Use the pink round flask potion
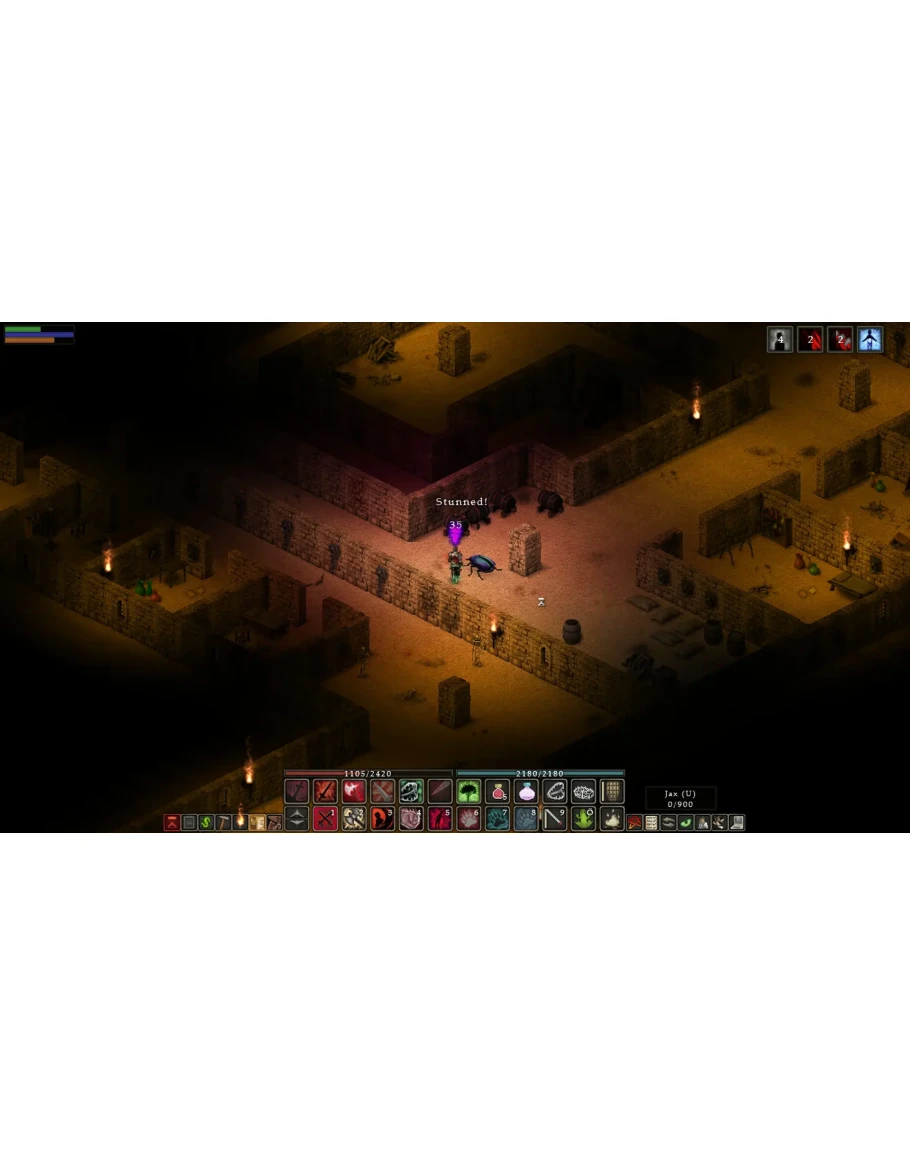Screen dimensions: 910x1155 (526, 792)
